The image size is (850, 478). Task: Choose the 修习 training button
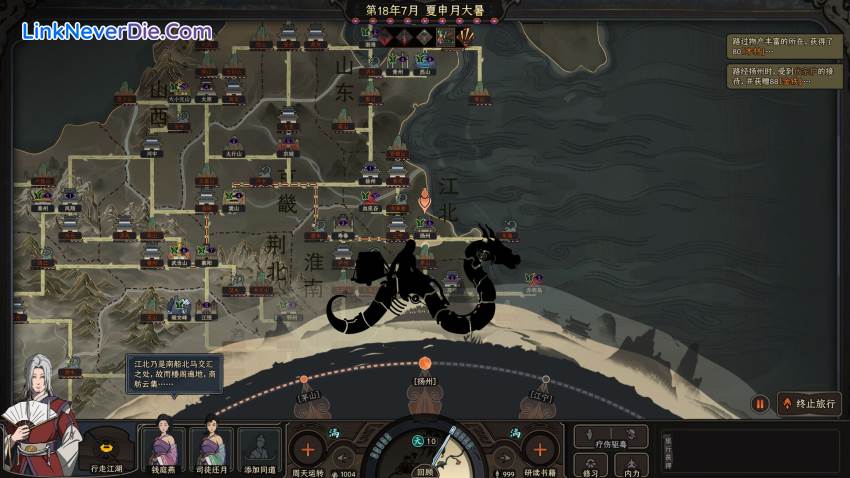pyautogui.click(x=592, y=464)
